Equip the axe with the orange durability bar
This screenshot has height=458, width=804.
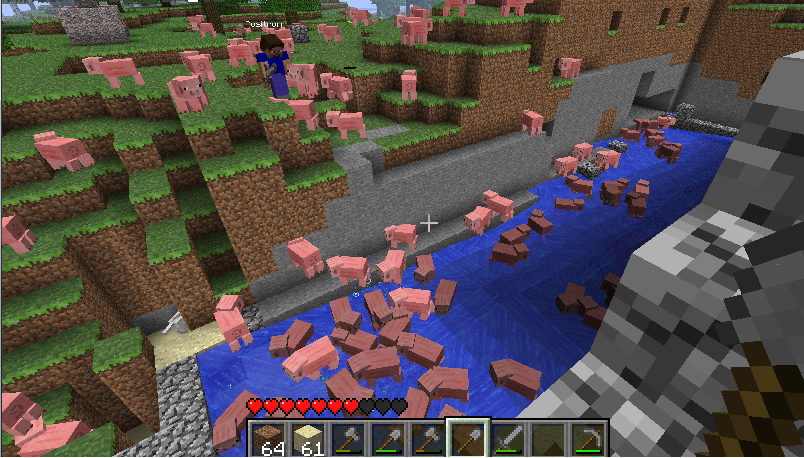point(428,439)
